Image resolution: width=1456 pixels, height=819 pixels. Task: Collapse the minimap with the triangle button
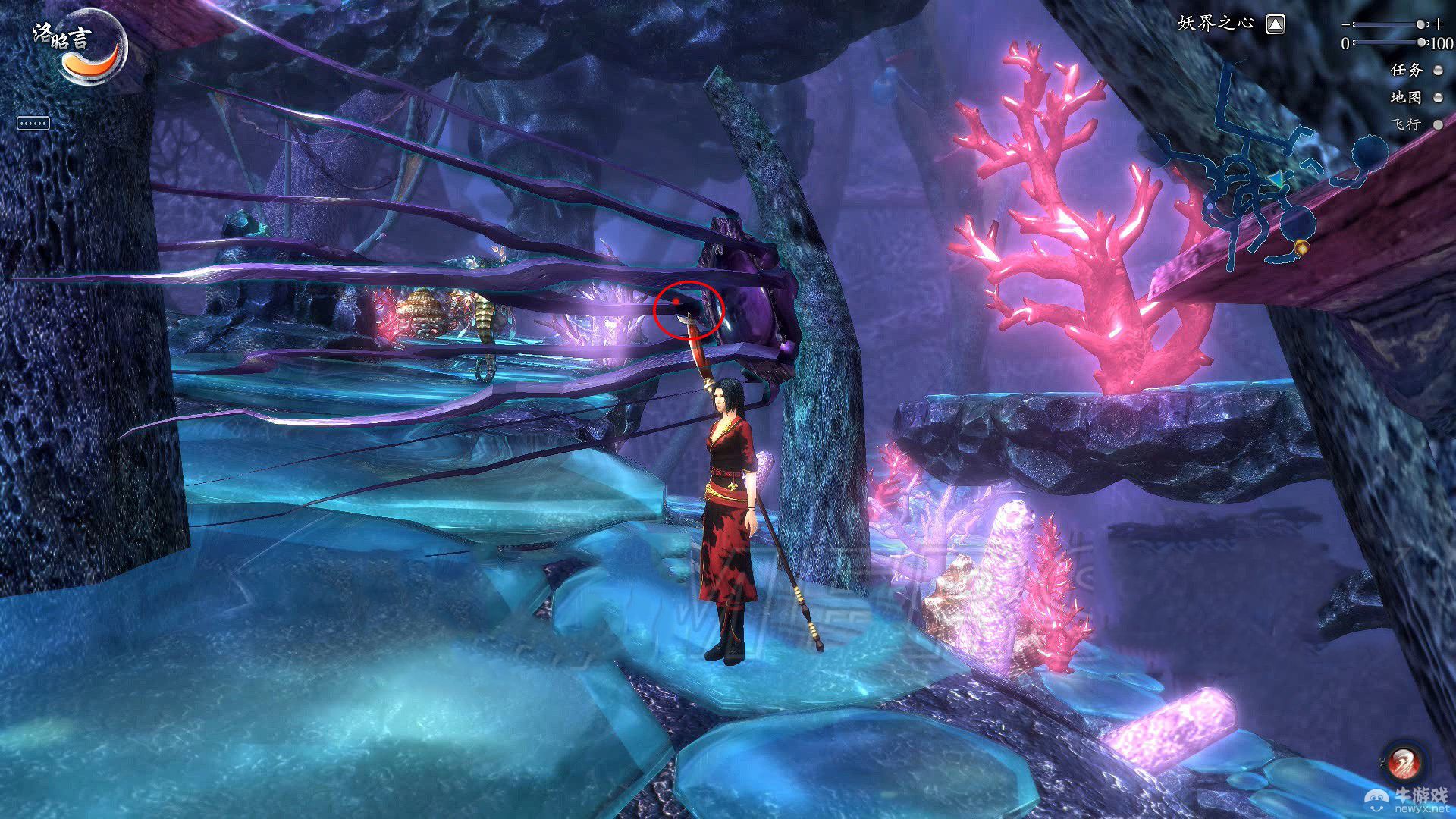[x=1276, y=25]
